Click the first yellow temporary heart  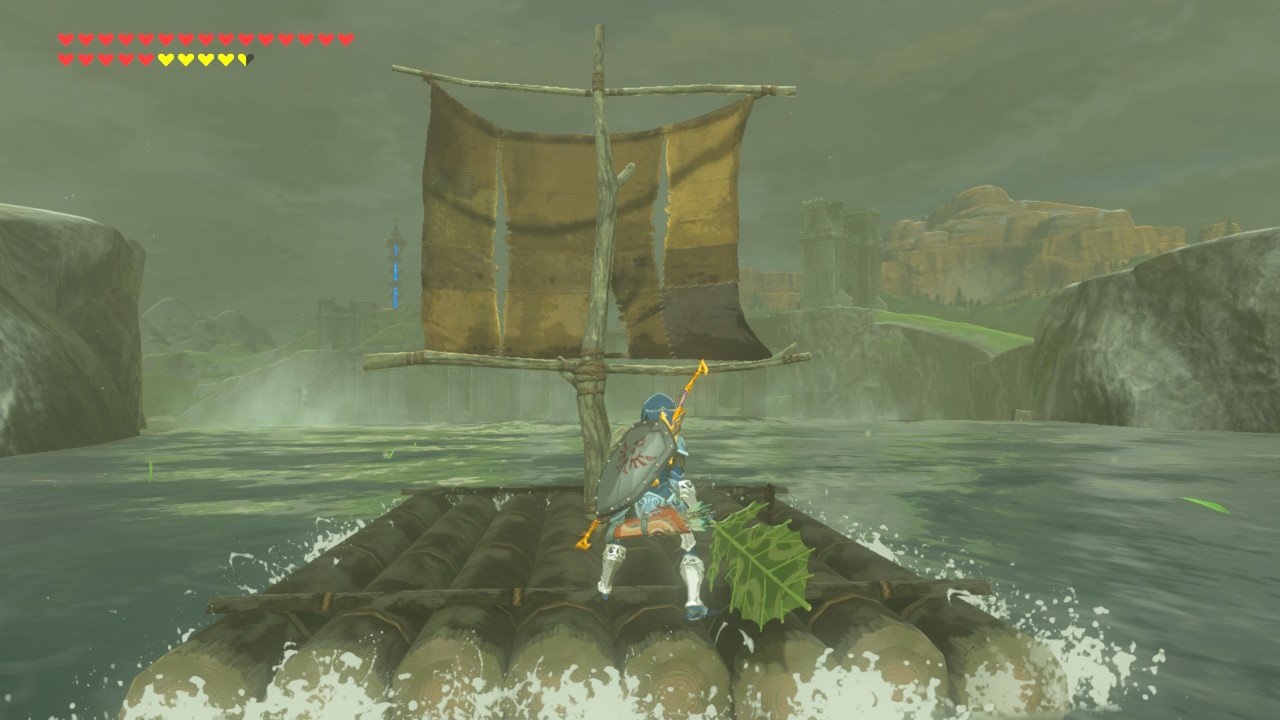pos(166,57)
